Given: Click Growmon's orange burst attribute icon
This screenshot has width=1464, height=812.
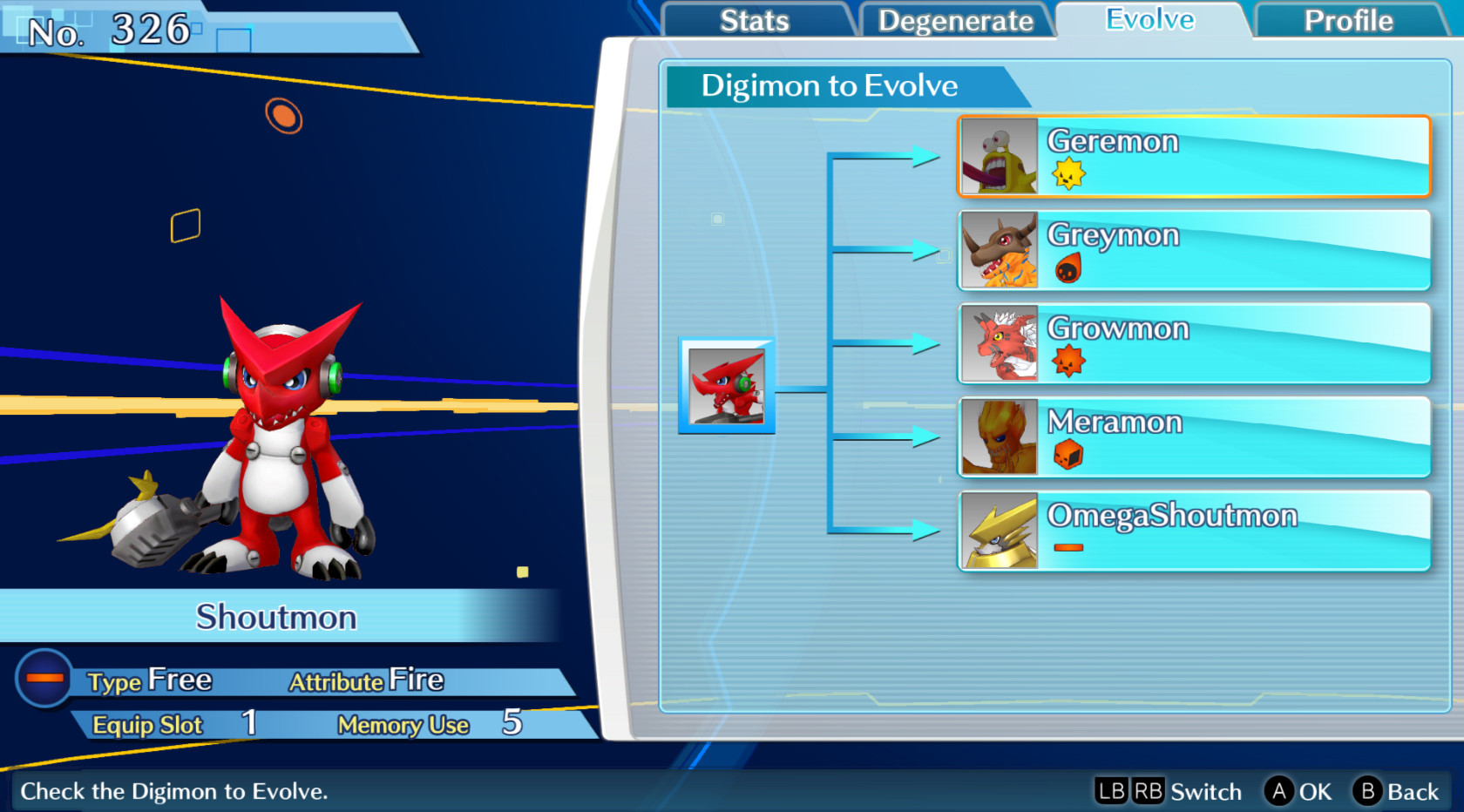Looking at the screenshot, I should pos(1070,362).
